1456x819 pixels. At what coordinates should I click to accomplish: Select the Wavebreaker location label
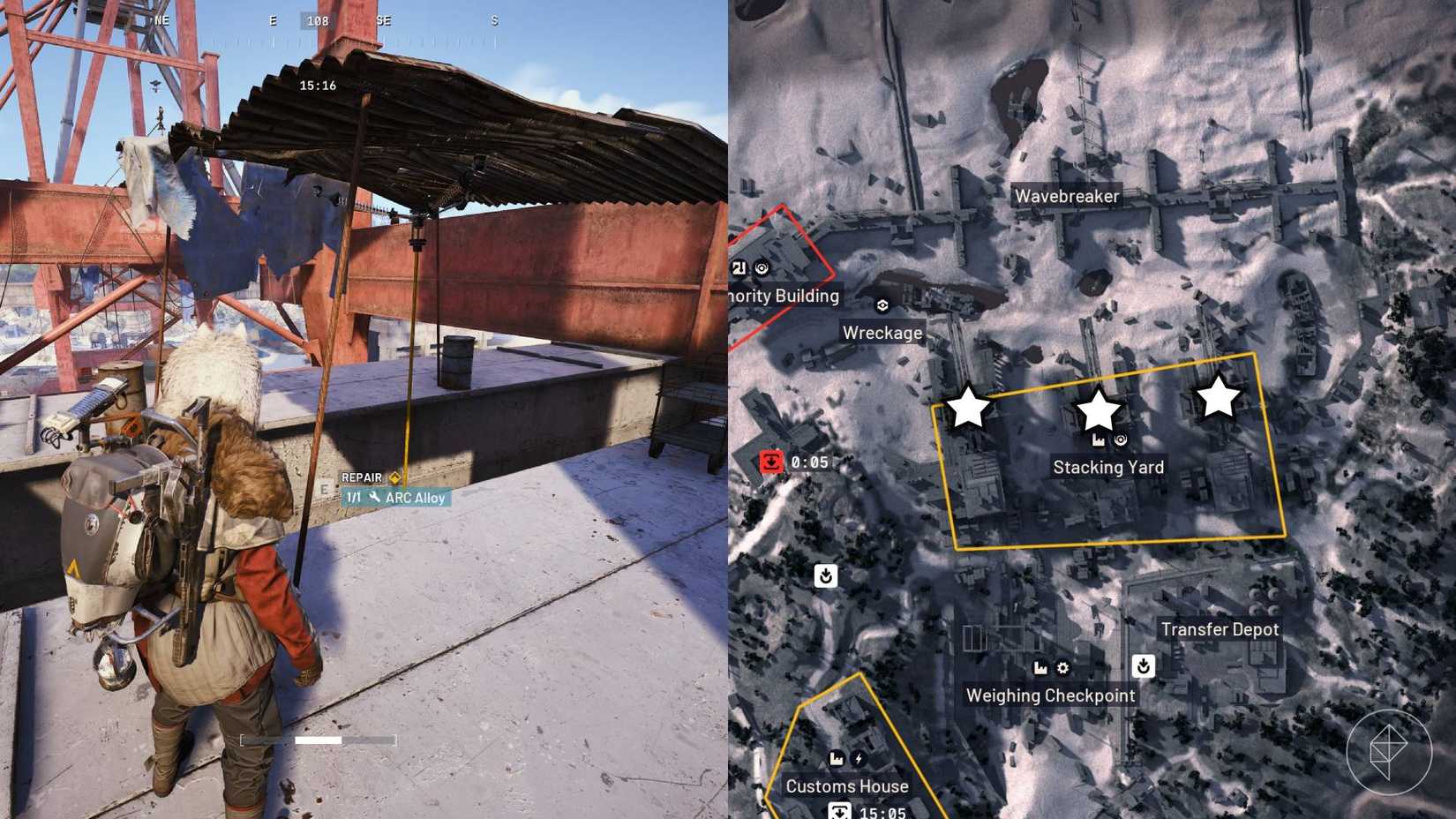pos(1067,196)
